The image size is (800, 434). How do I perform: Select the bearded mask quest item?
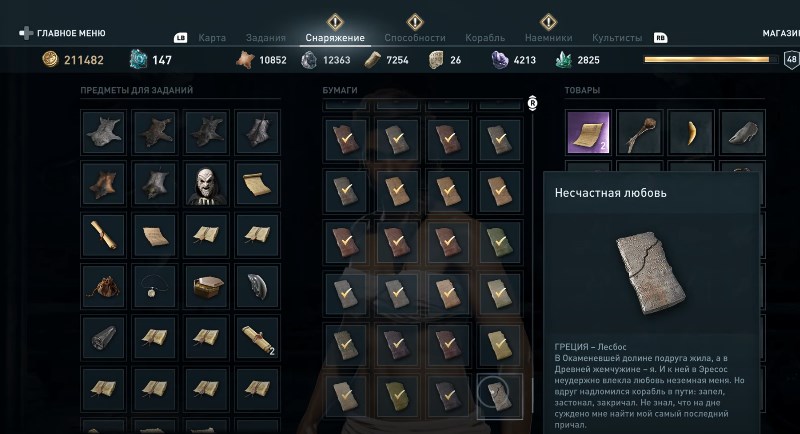click(x=206, y=184)
